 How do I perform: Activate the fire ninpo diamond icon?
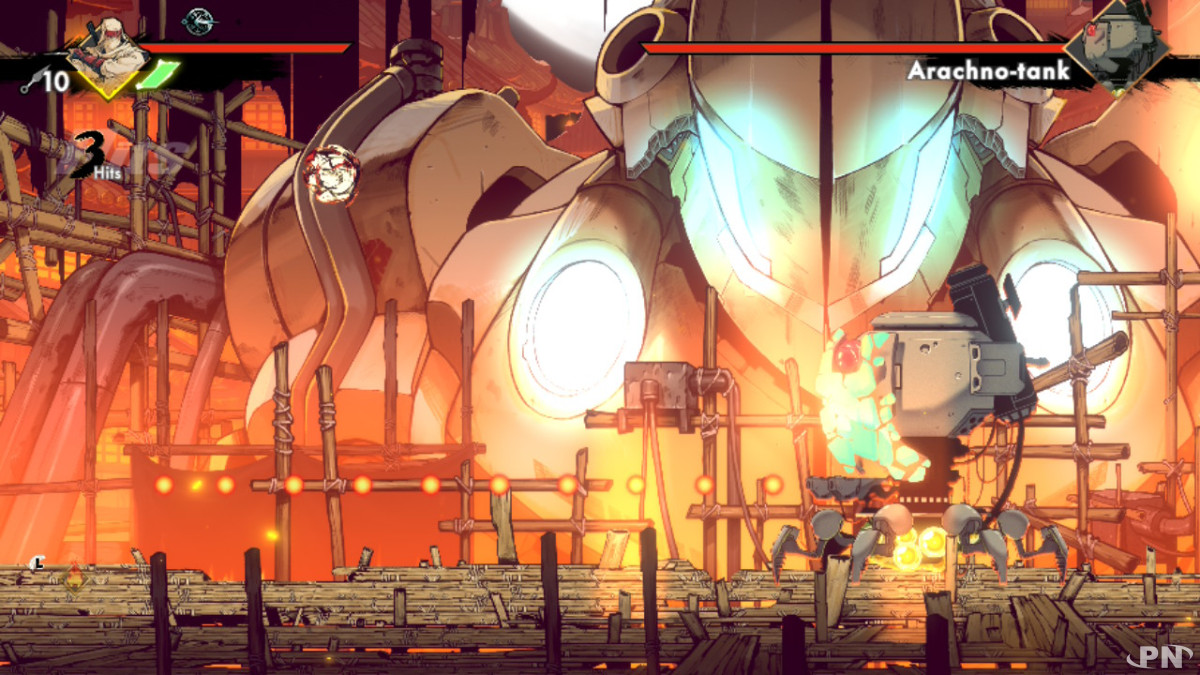pos(75,579)
